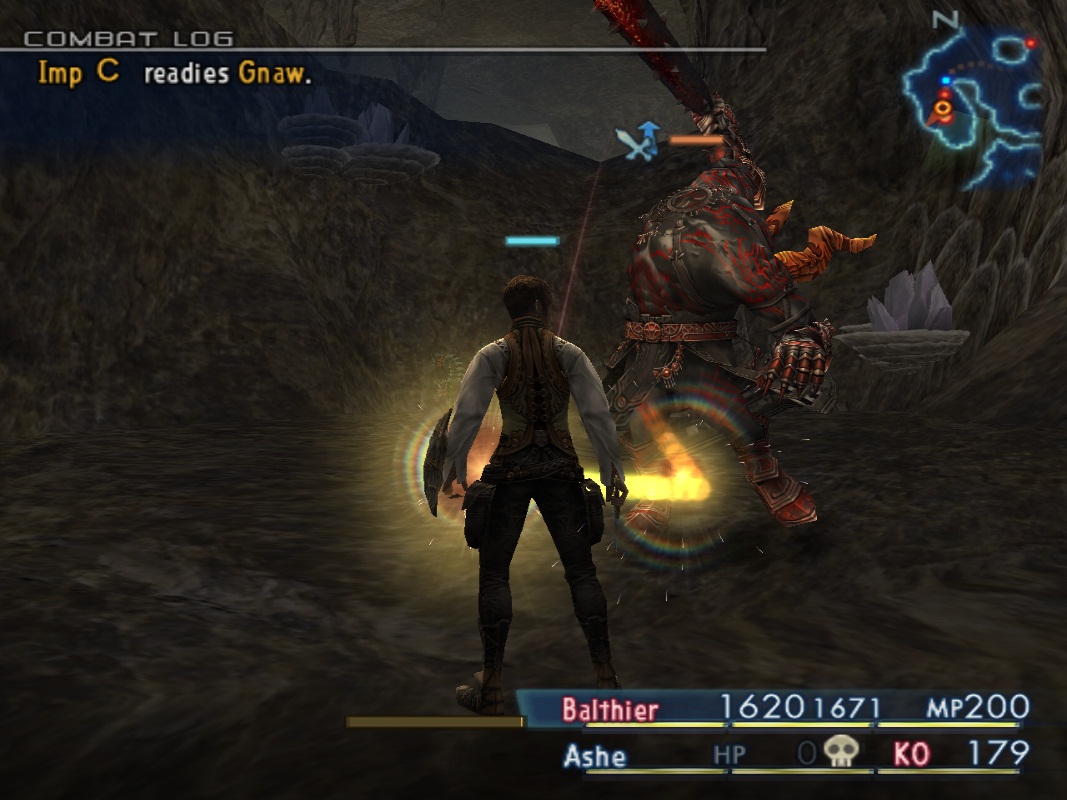Choose the KO'd Ashe party row
This screenshot has width=1067, height=800.
[595, 755]
